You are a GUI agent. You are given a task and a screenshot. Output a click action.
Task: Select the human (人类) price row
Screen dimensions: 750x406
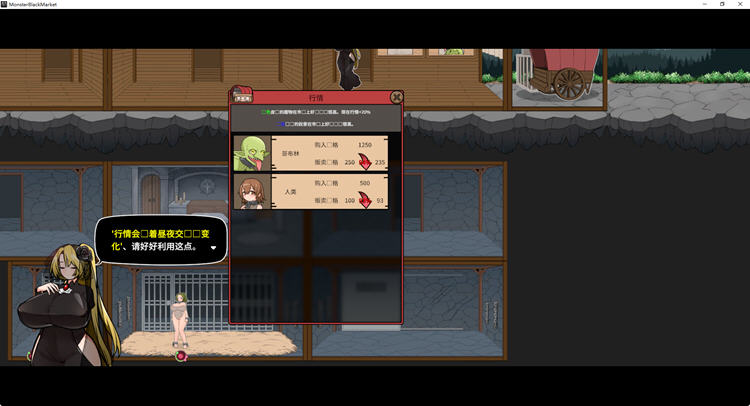[310, 191]
